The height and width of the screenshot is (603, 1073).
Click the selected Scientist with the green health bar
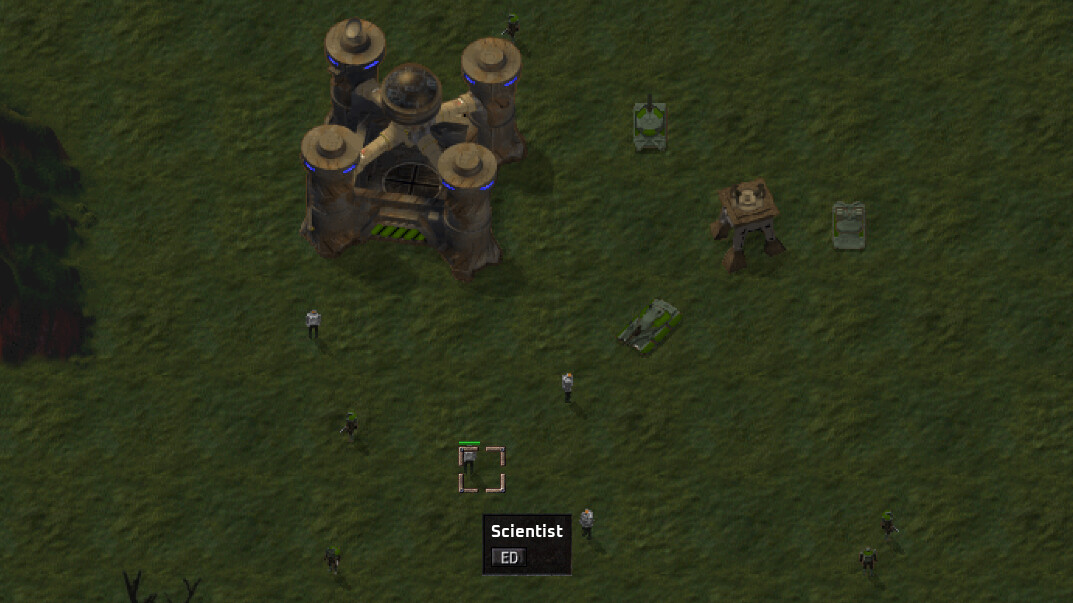(469, 461)
